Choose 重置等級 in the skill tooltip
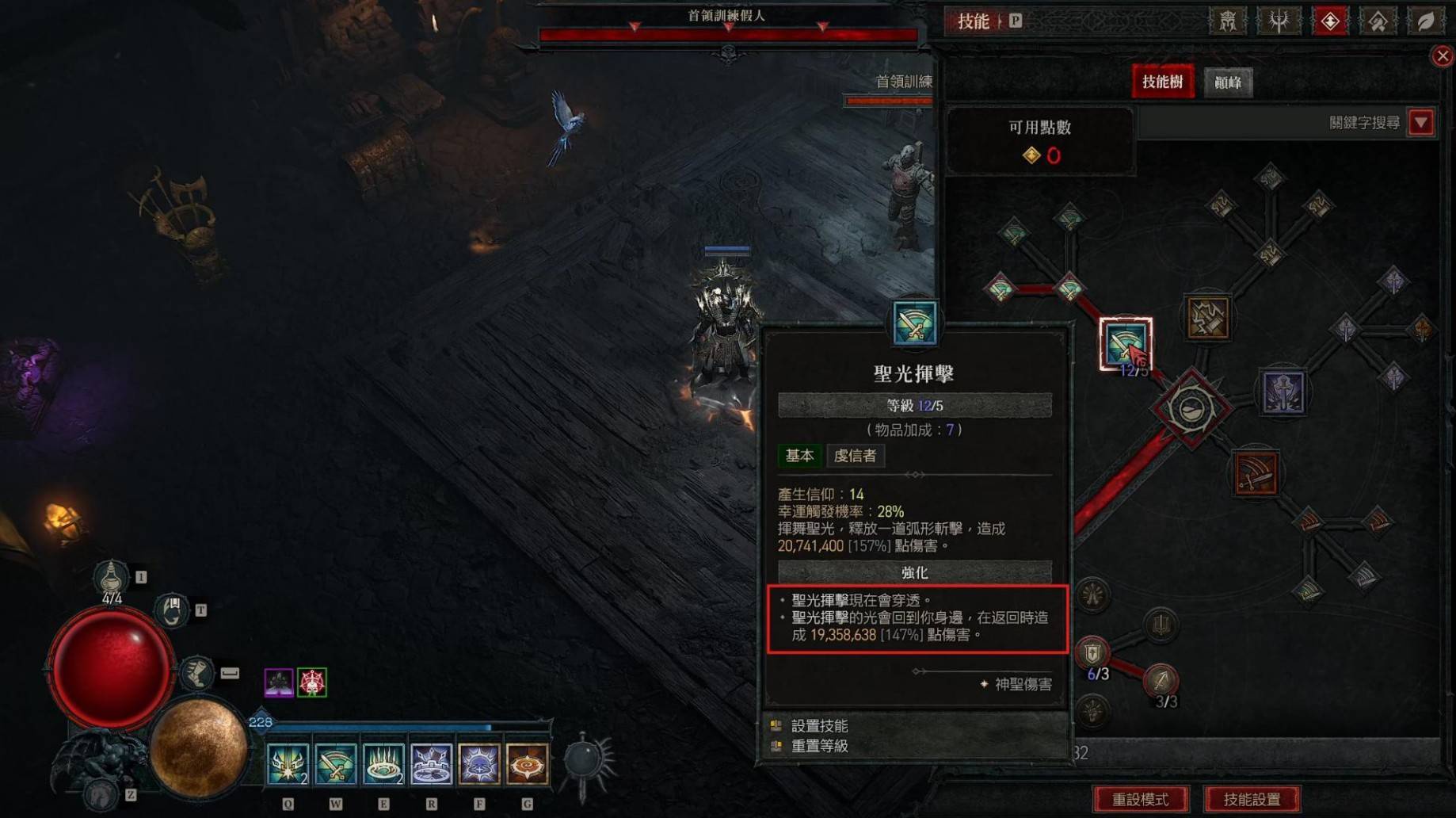This screenshot has height=818, width=1456. [x=819, y=746]
